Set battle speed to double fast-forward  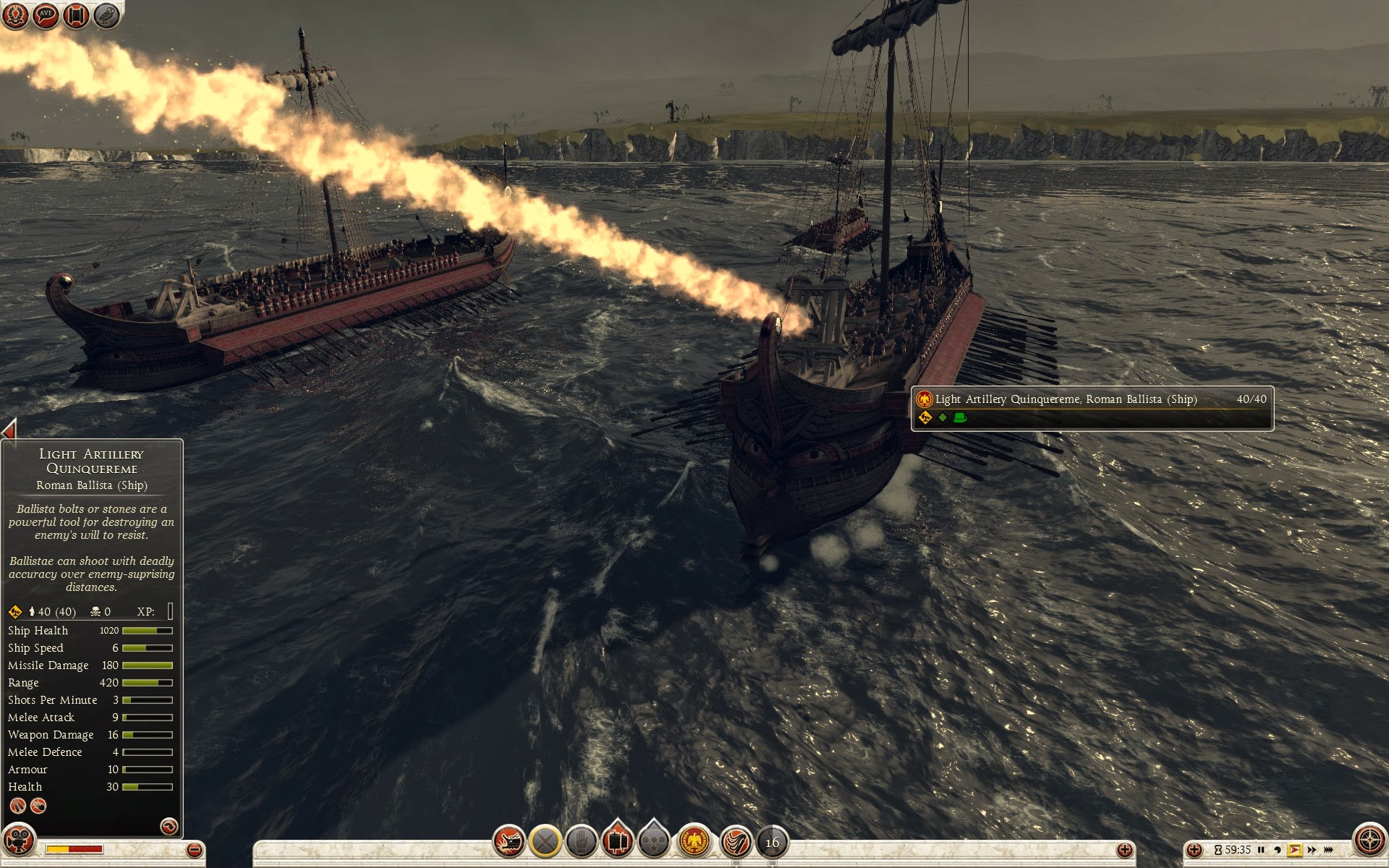click(x=1312, y=850)
